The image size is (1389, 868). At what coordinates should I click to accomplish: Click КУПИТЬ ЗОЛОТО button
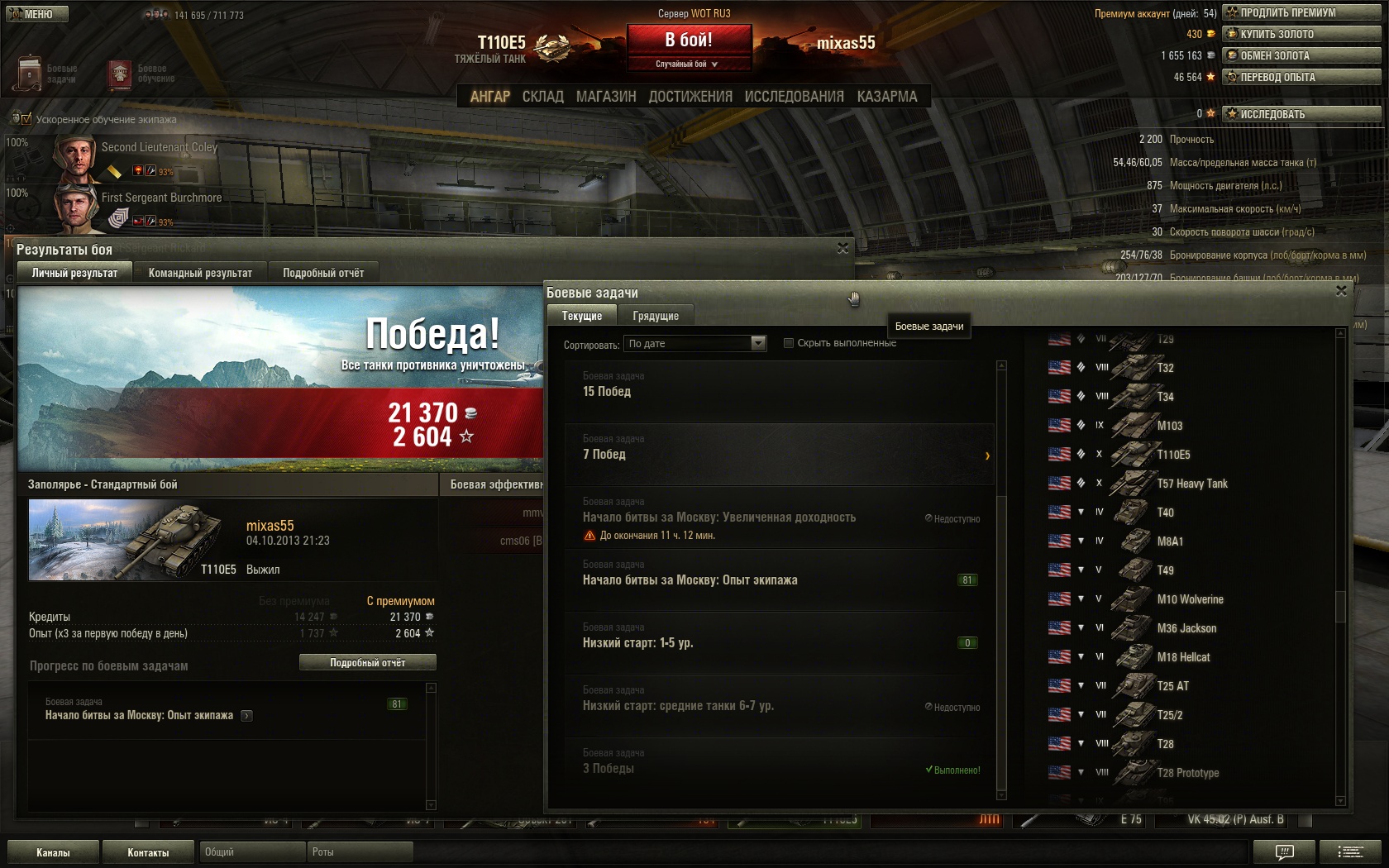(1301, 34)
